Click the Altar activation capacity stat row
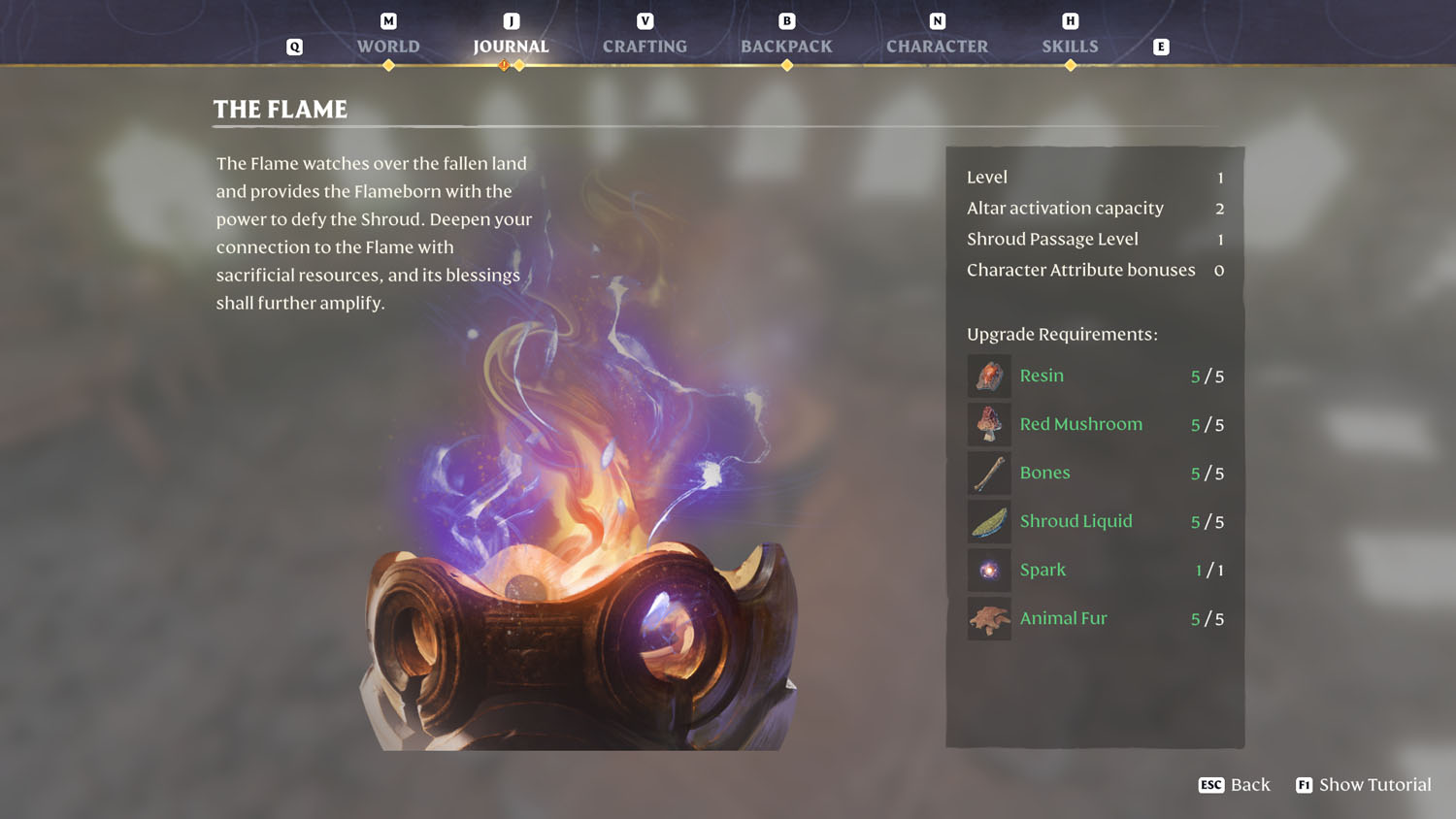Viewport: 1456px width, 819px height. [x=1065, y=208]
